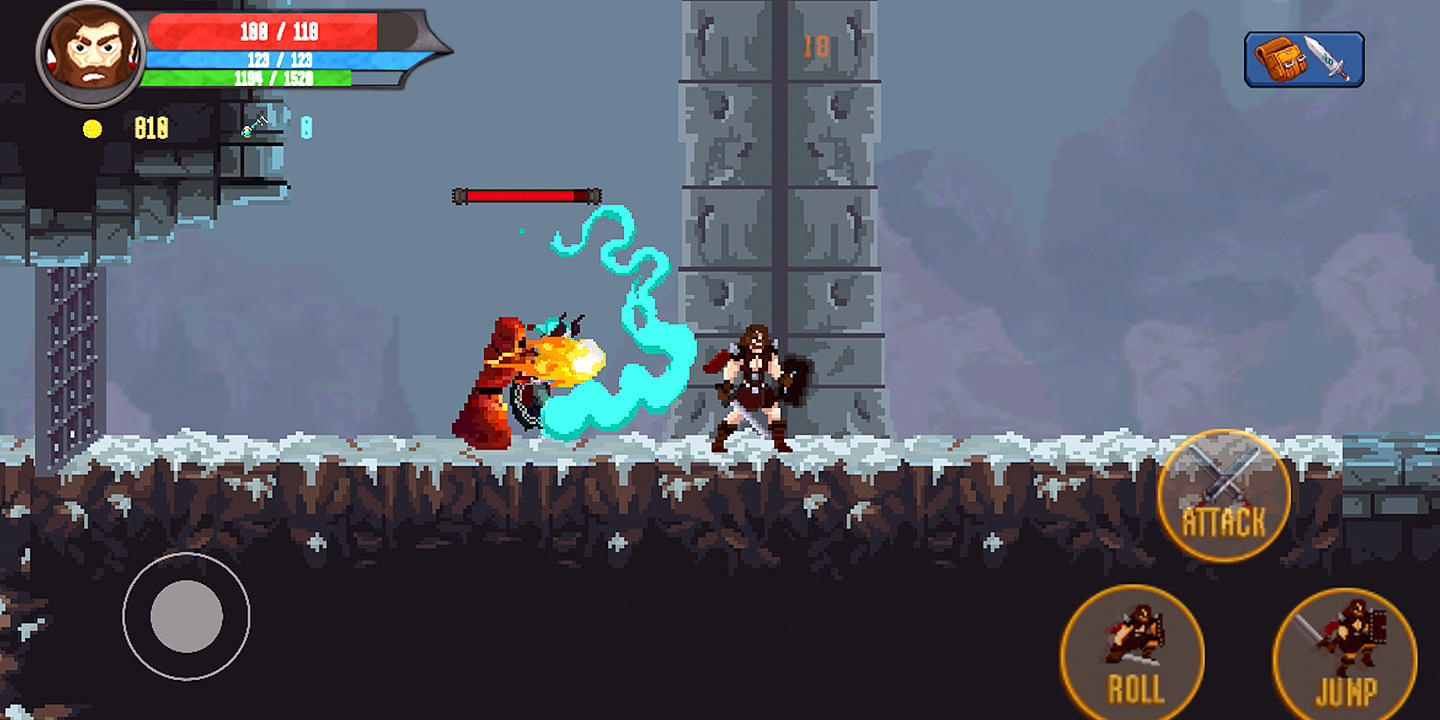The width and height of the screenshot is (1440, 720).
Task: Tap the key counter showing 0
Action: (307, 127)
